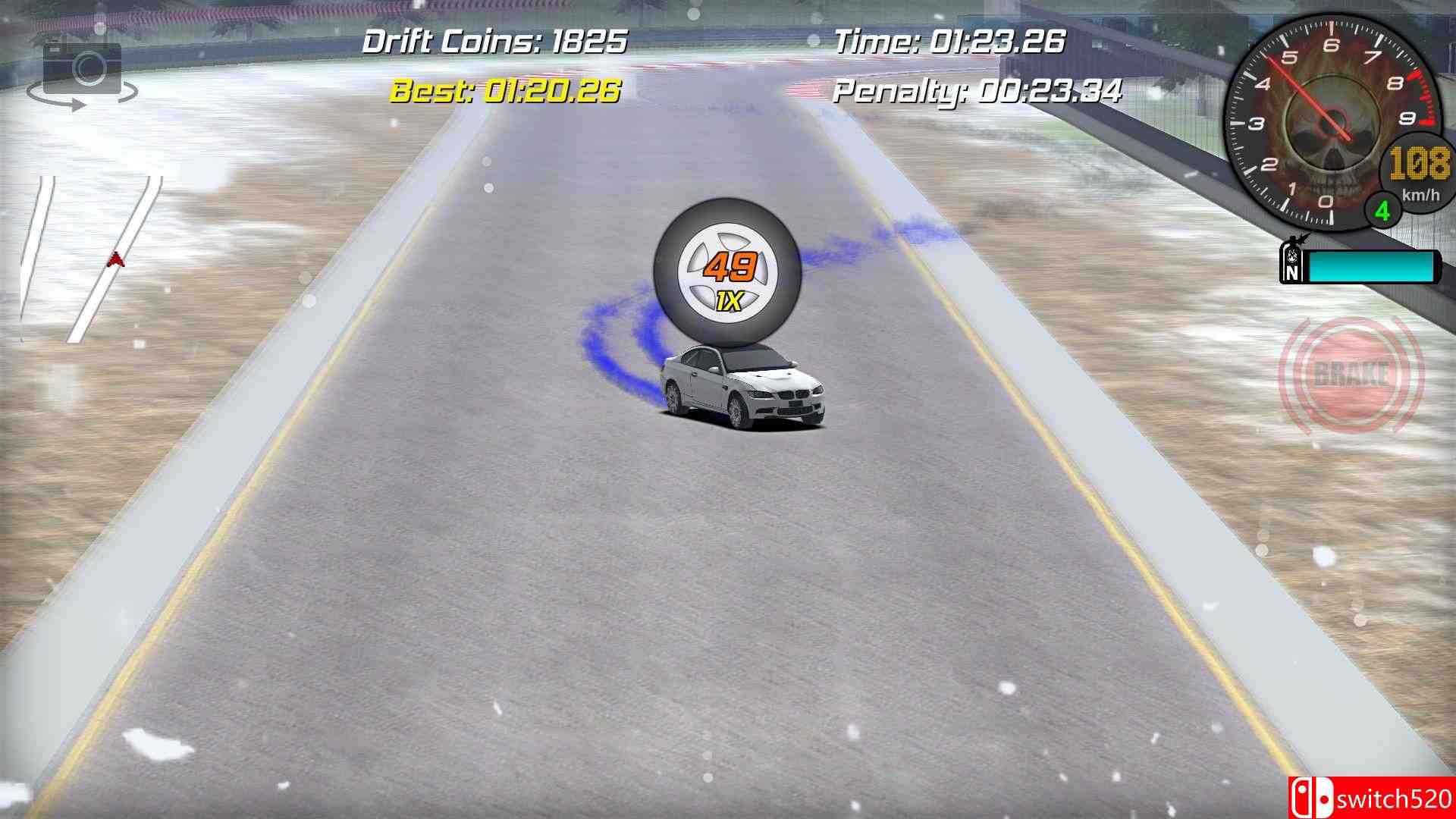Tap the nitro bottle N icon

tap(1294, 261)
